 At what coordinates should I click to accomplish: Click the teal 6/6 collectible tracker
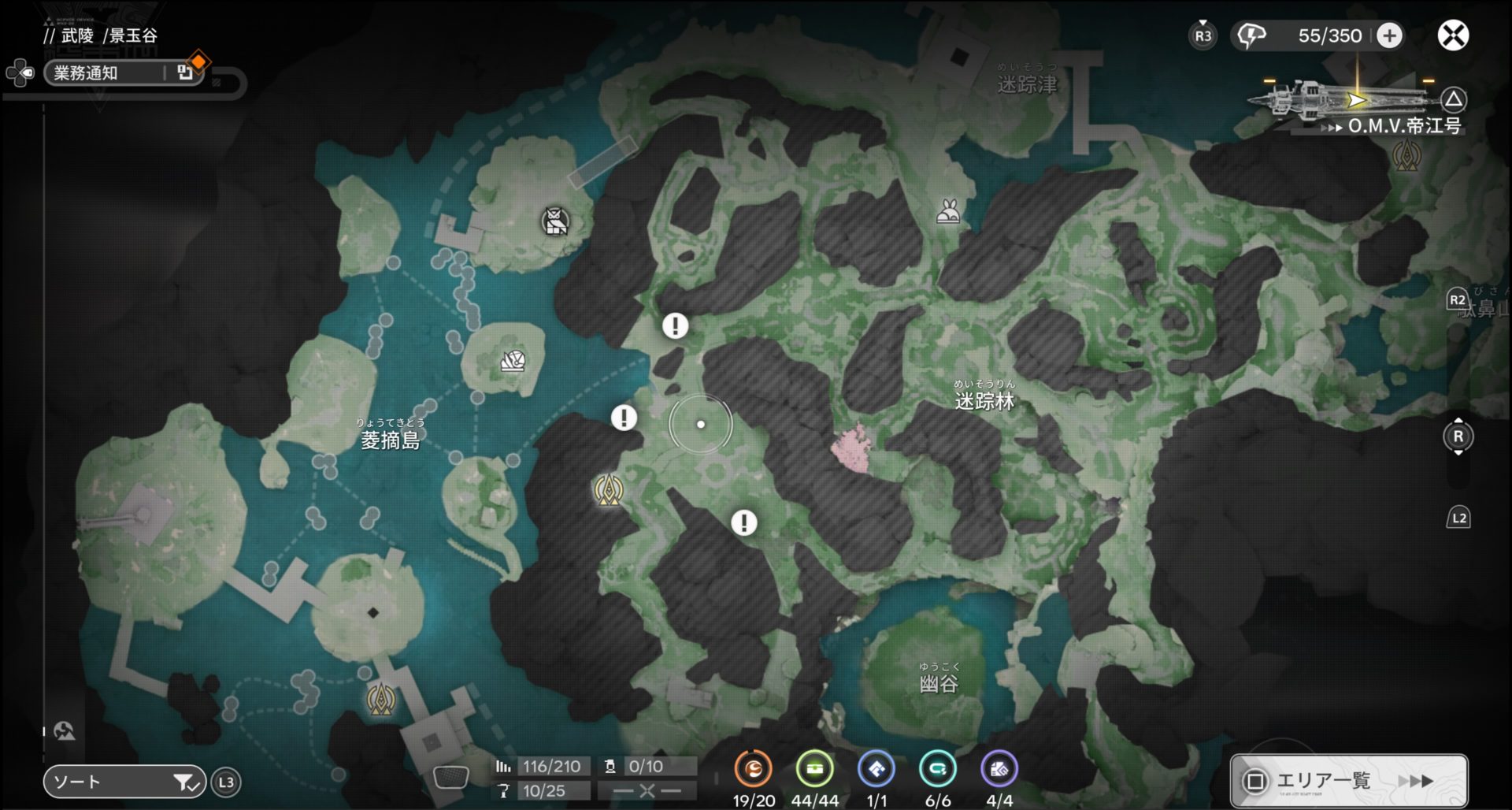click(x=937, y=768)
